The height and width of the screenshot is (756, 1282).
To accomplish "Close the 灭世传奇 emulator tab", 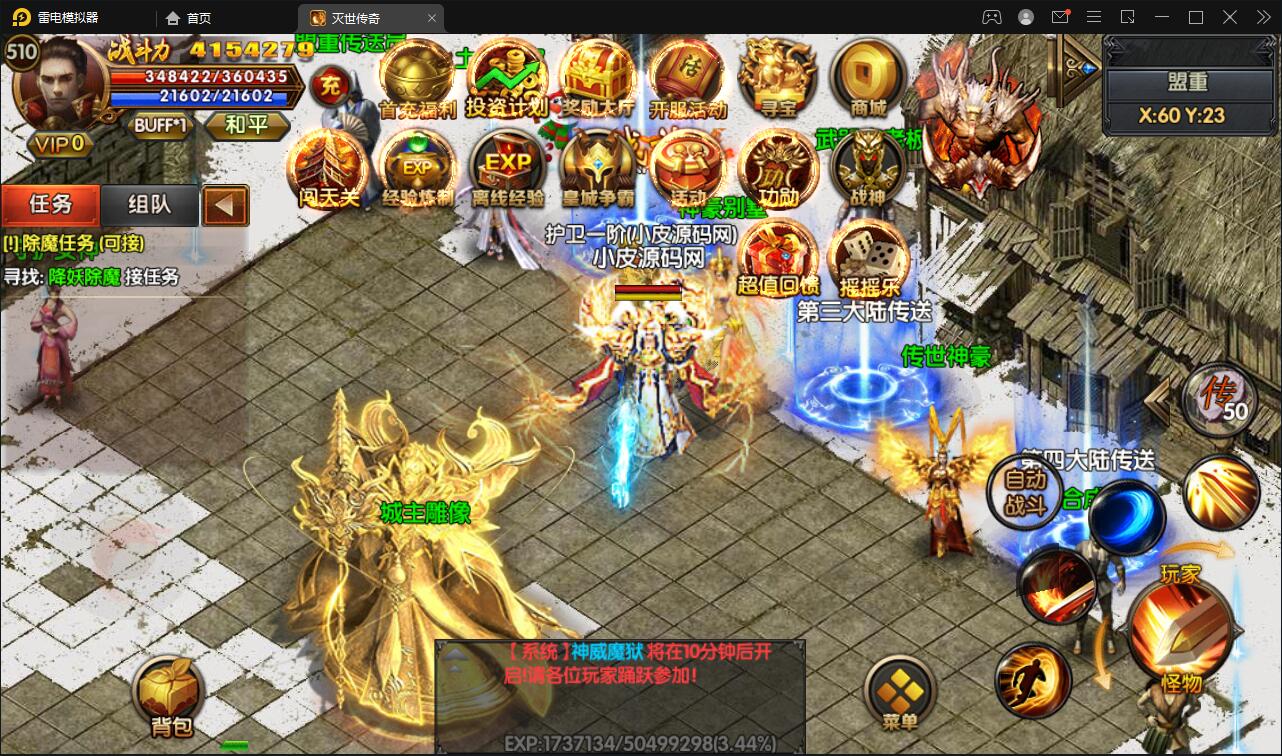I will (432, 18).
